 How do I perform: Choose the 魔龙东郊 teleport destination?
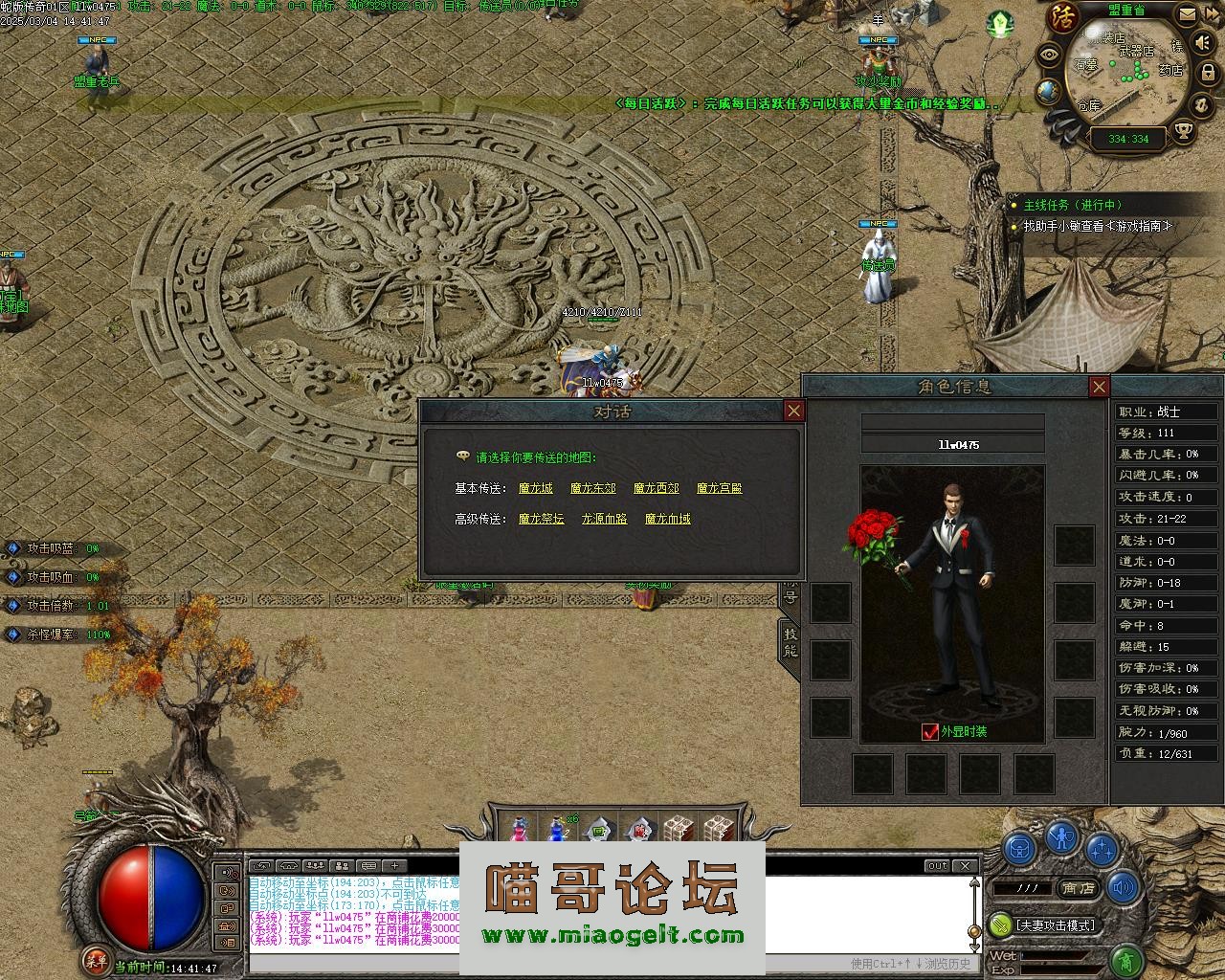pyautogui.click(x=593, y=488)
